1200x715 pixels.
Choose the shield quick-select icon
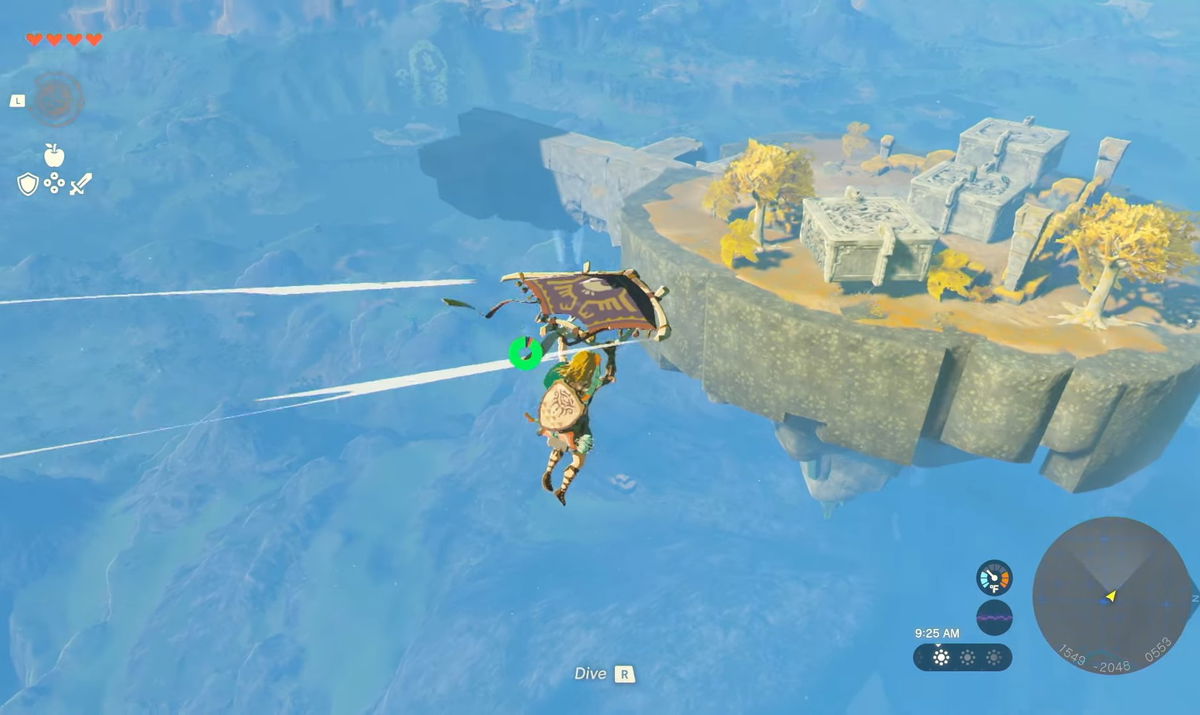coord(28,183)
